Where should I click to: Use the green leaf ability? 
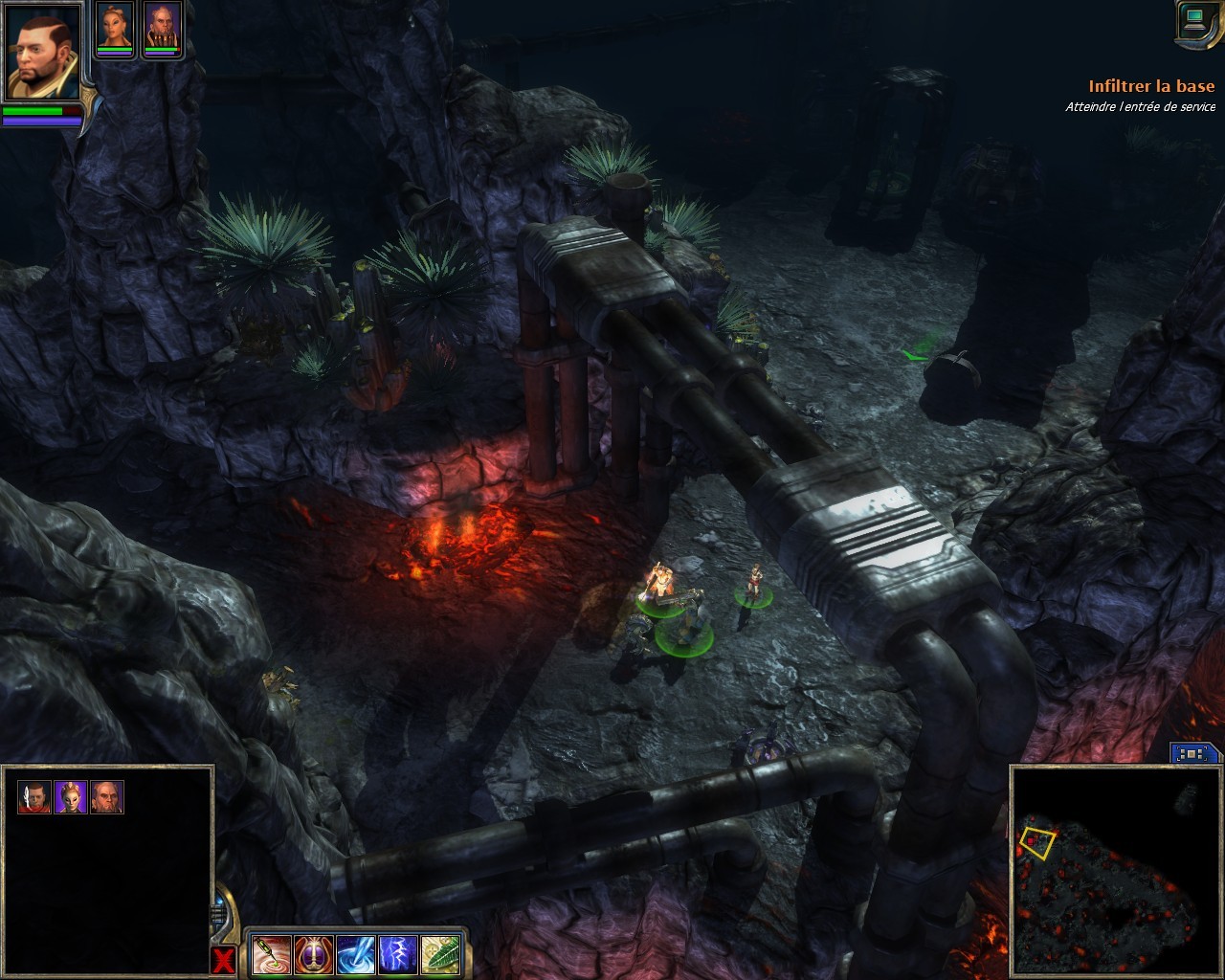click(438, 954)
